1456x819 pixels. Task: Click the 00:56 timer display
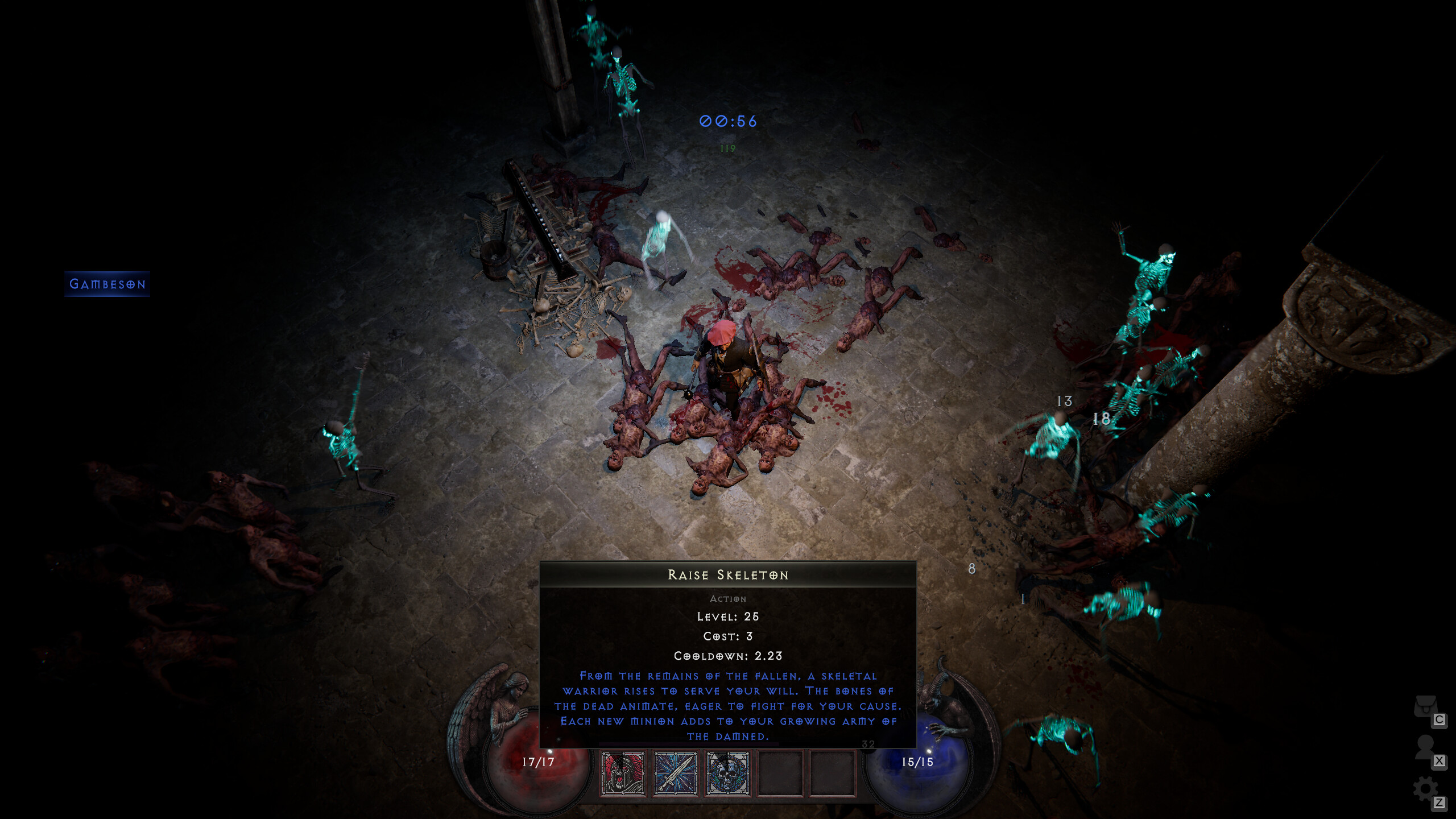point(727,121)
